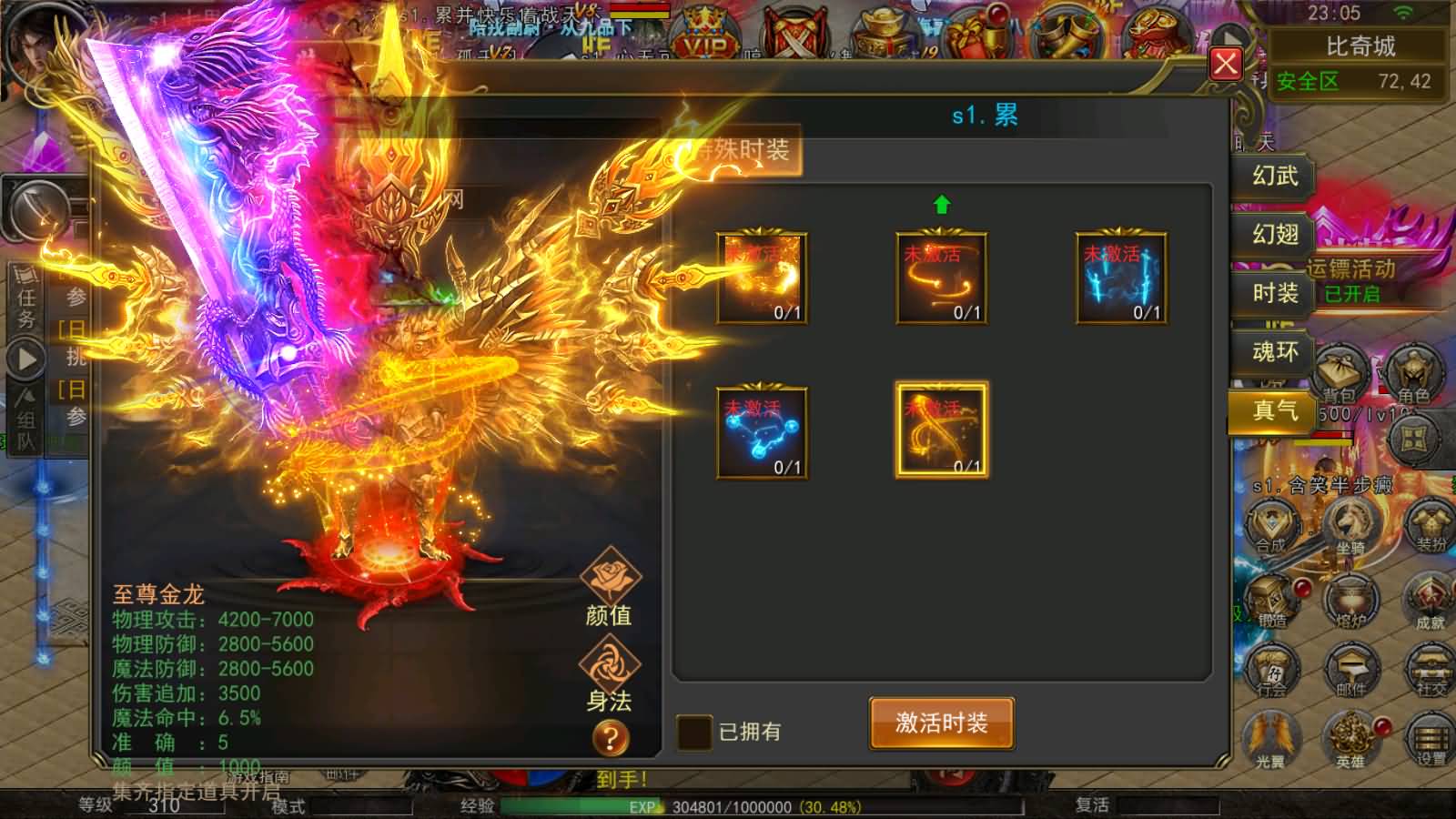Expand with the green up arrow
The width and height of the screenshot is (1456, 819).
[942, 203]
